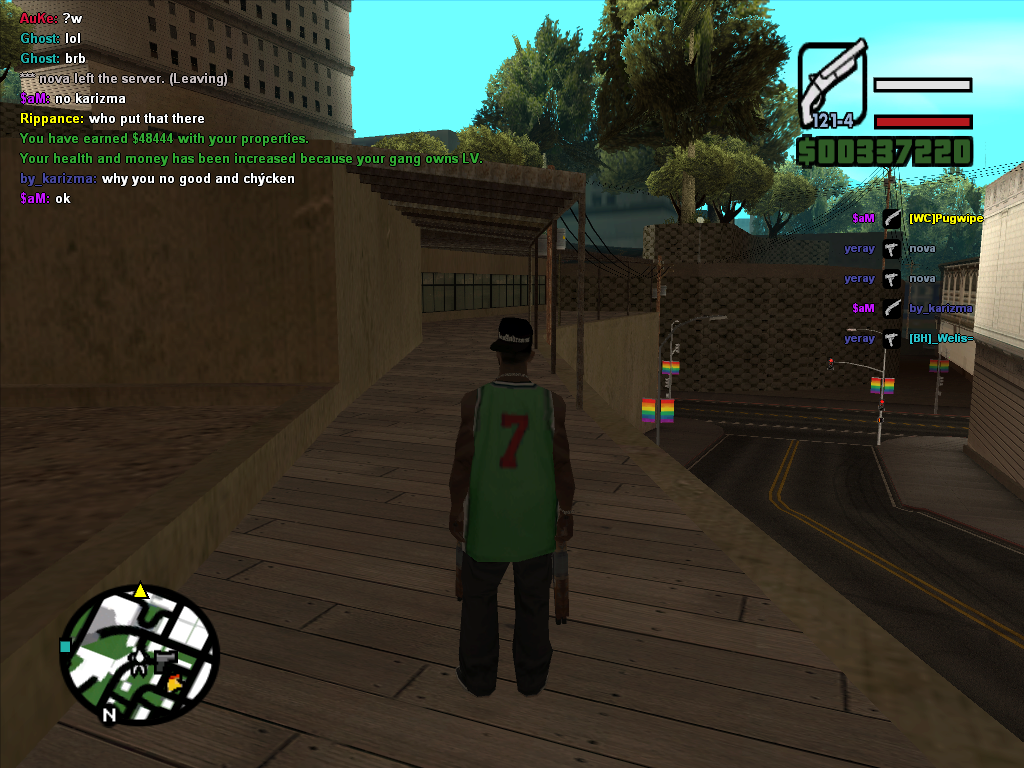Click the [BH]_Welis= kill feed entry
This screenshot has height=768, width=1024.
click(x=940, y=338)
